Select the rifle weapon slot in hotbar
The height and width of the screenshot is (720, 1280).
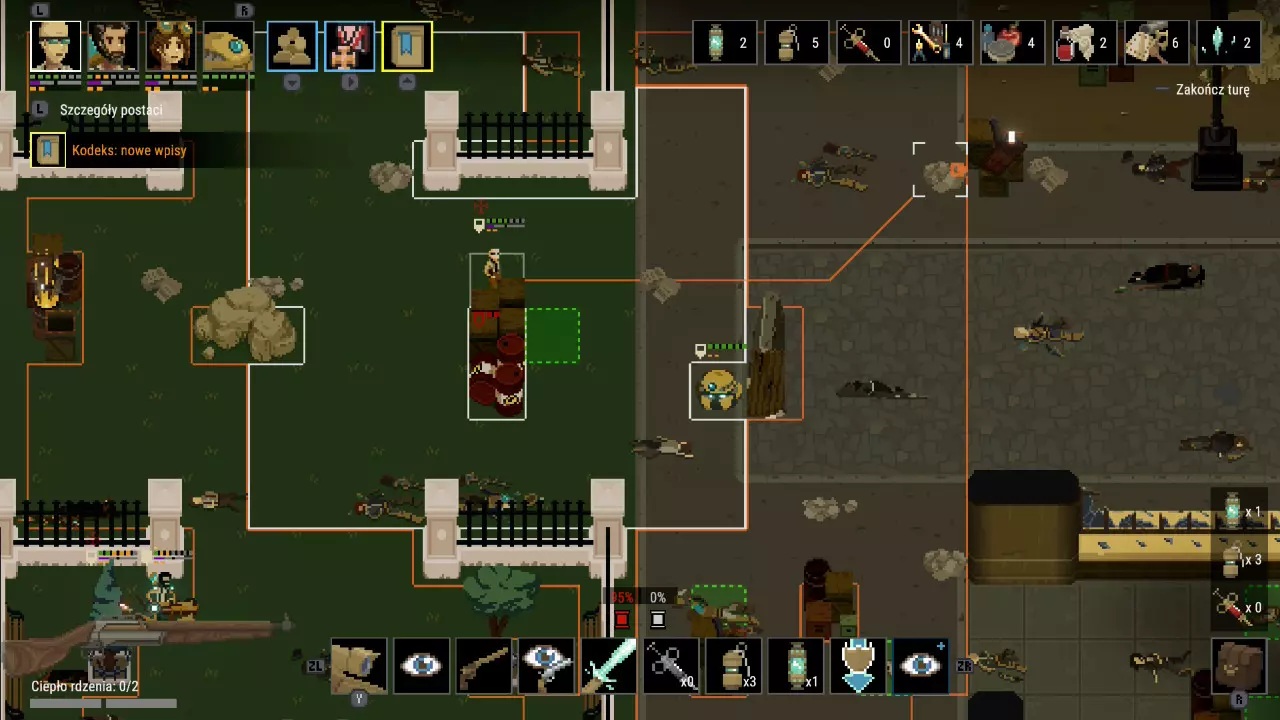(x=484, y=665)
